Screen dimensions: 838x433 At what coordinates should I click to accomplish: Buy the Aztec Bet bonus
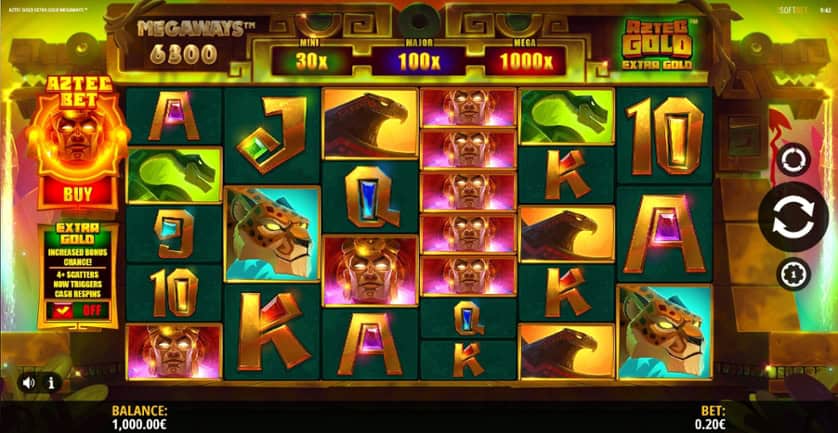coord(76,191)
